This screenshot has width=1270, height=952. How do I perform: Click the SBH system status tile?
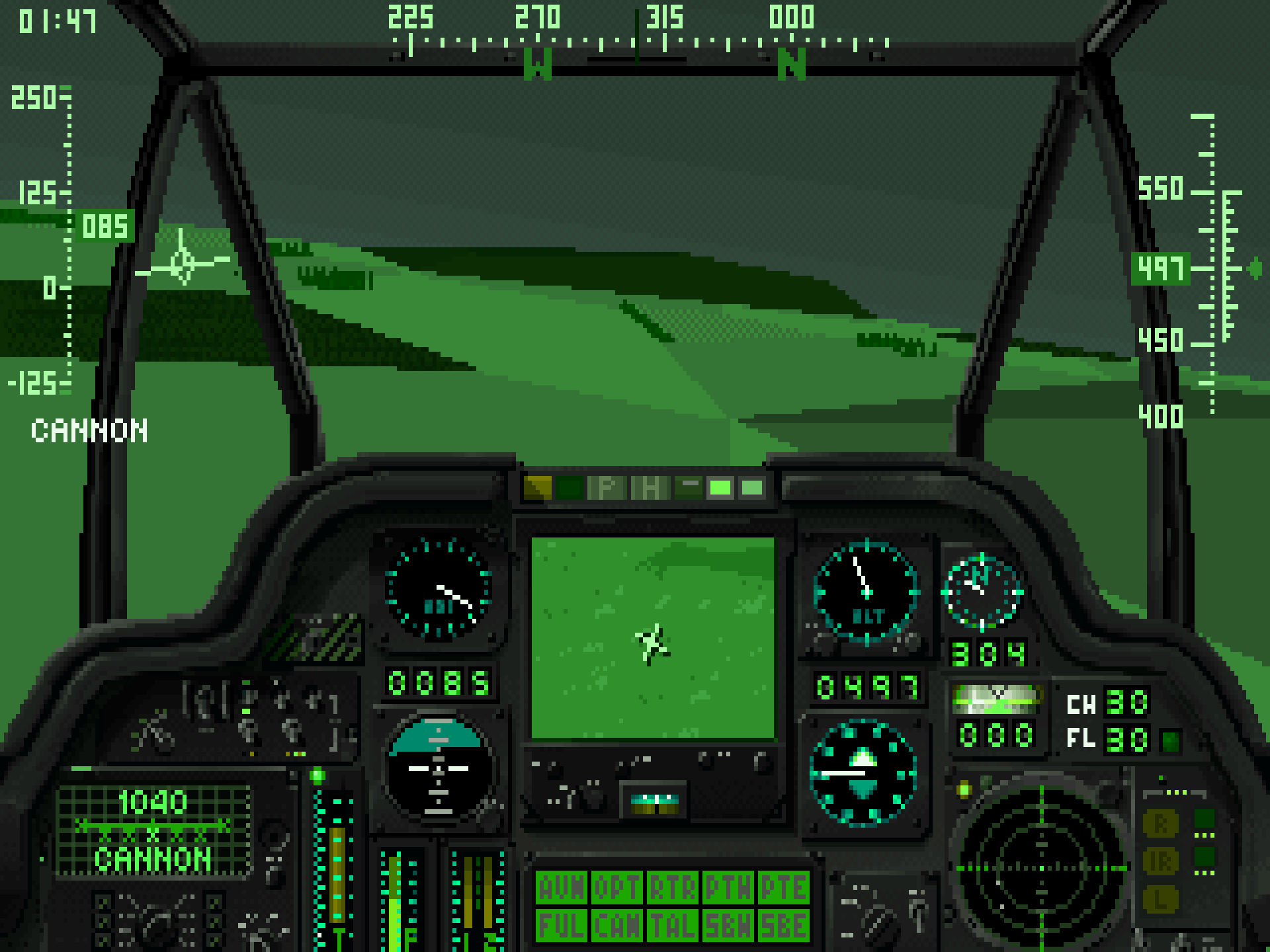coord(728,926)
